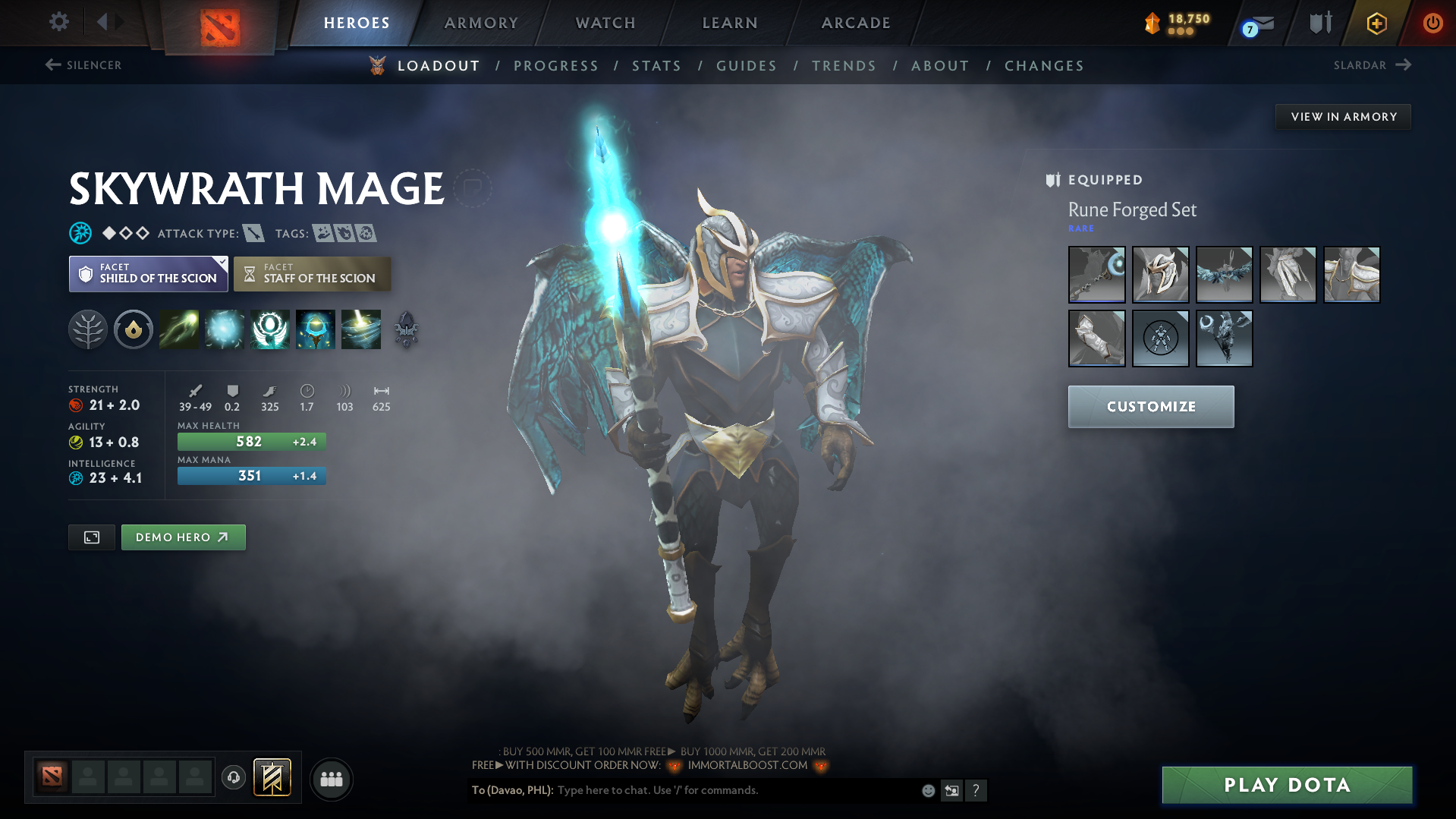
Task: Toggle the hero loadout slot above chat
Action: click(x=272, y=777)
